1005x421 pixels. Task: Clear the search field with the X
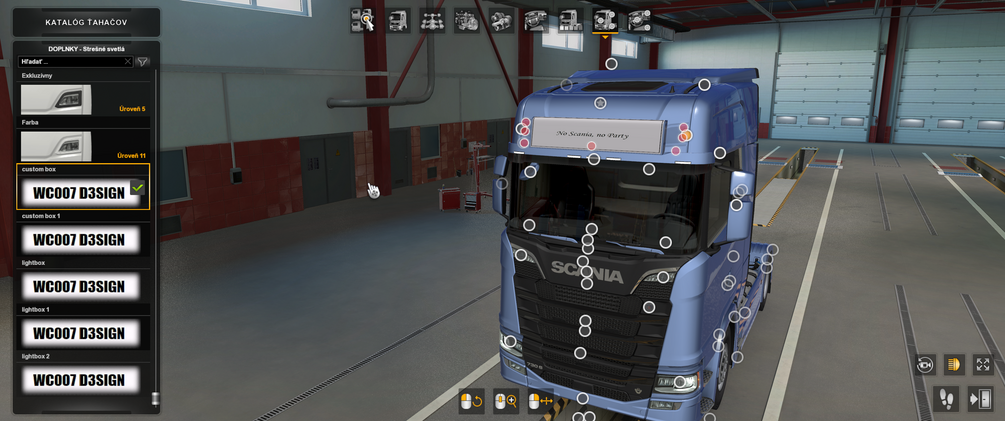128,62
